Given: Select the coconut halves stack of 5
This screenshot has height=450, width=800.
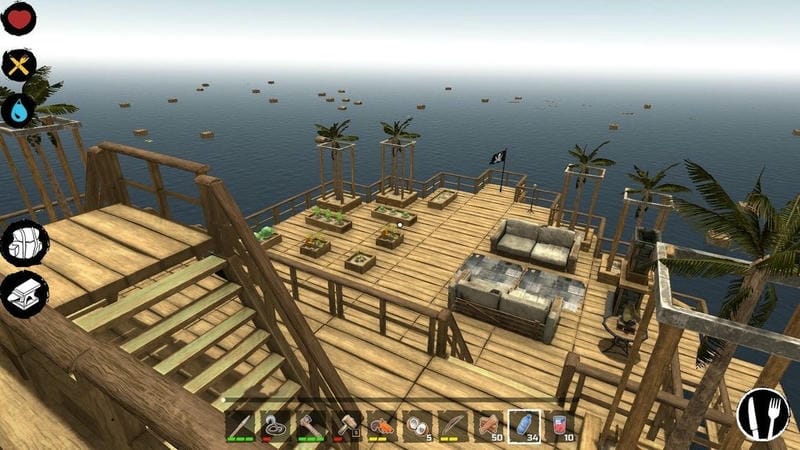Looking at the screenshot, I should pos(418,427).
